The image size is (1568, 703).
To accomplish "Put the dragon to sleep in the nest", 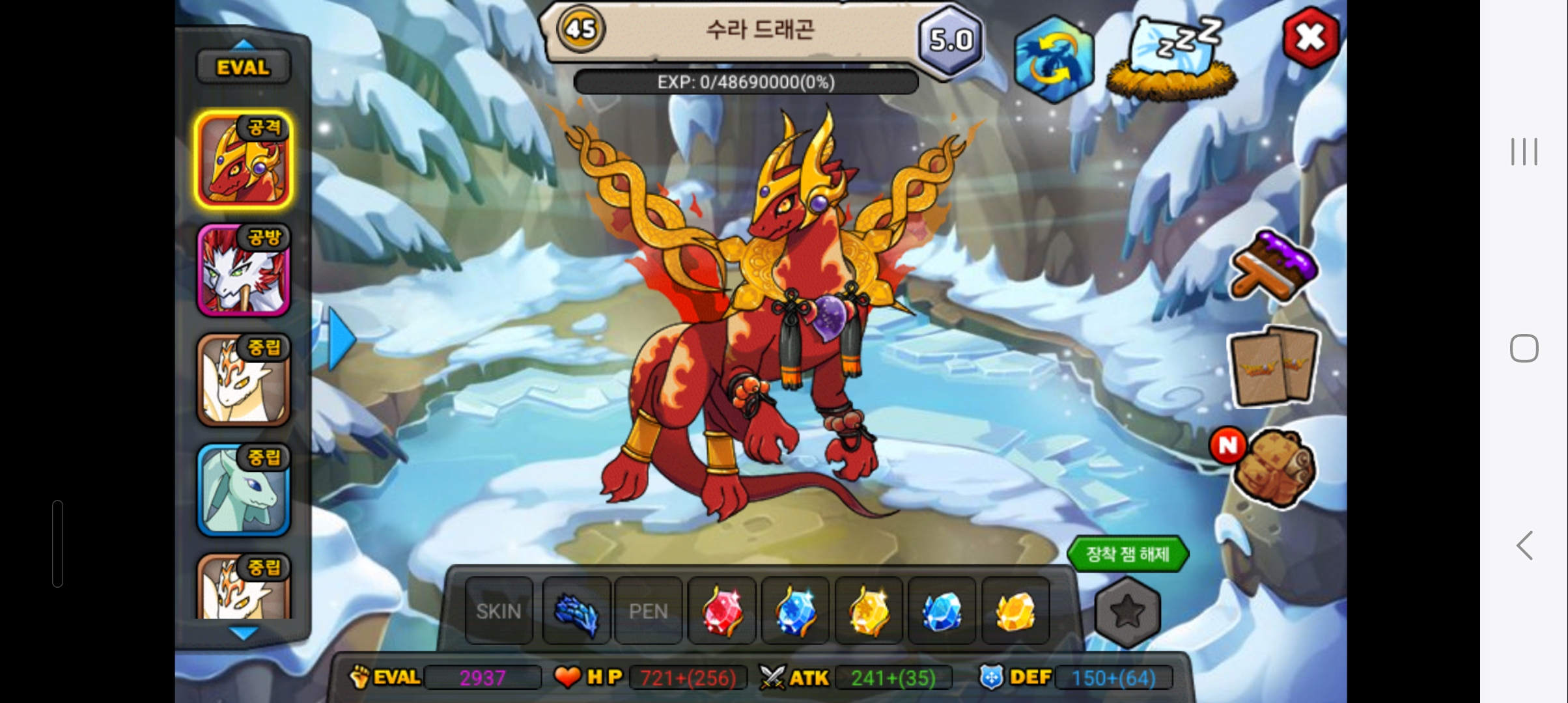I will (1172, 59).
